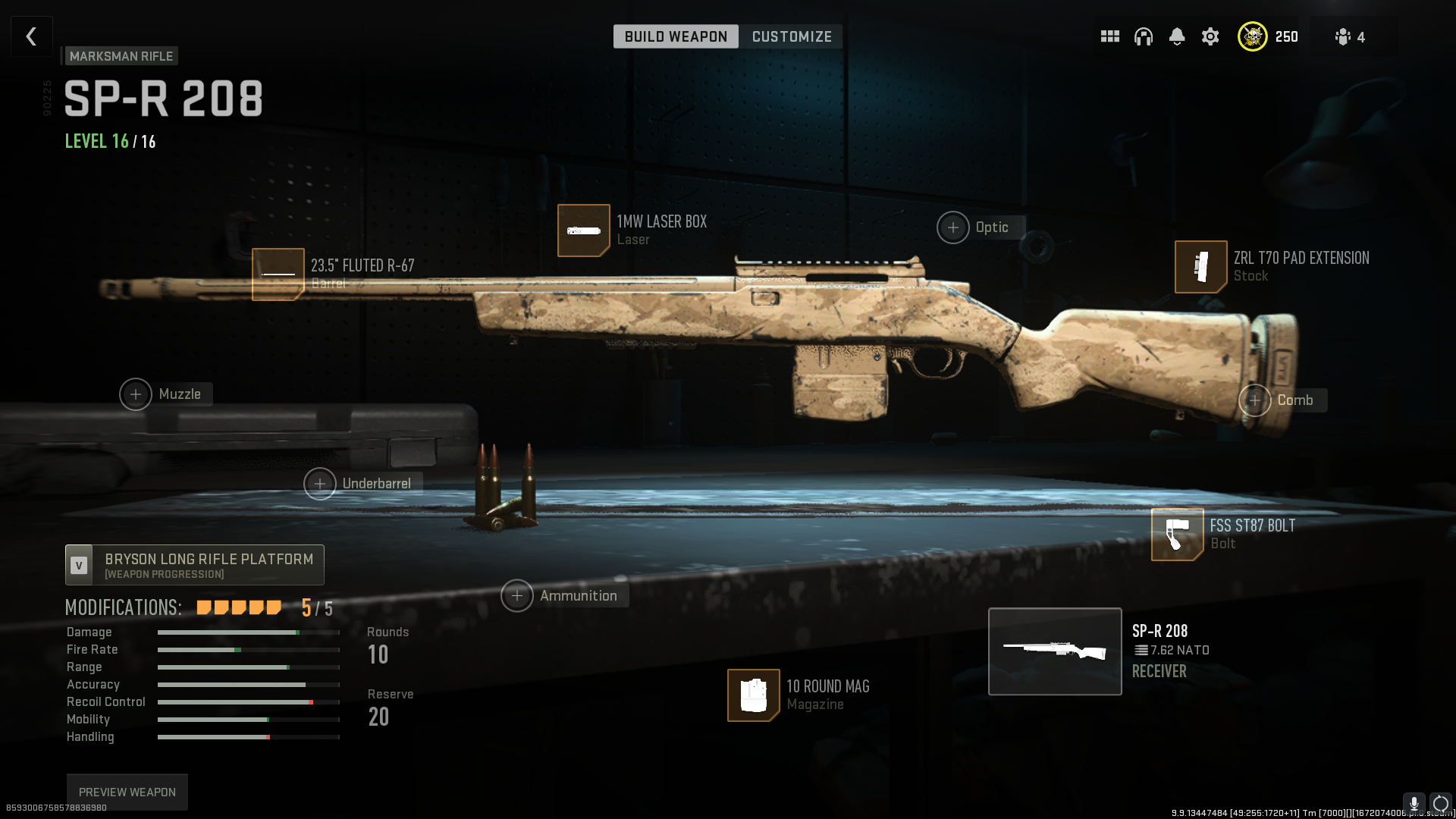Choose the 1MW Laser Box attachment
This screenshot has width=1456, height=819.
(x=584, y=231)
